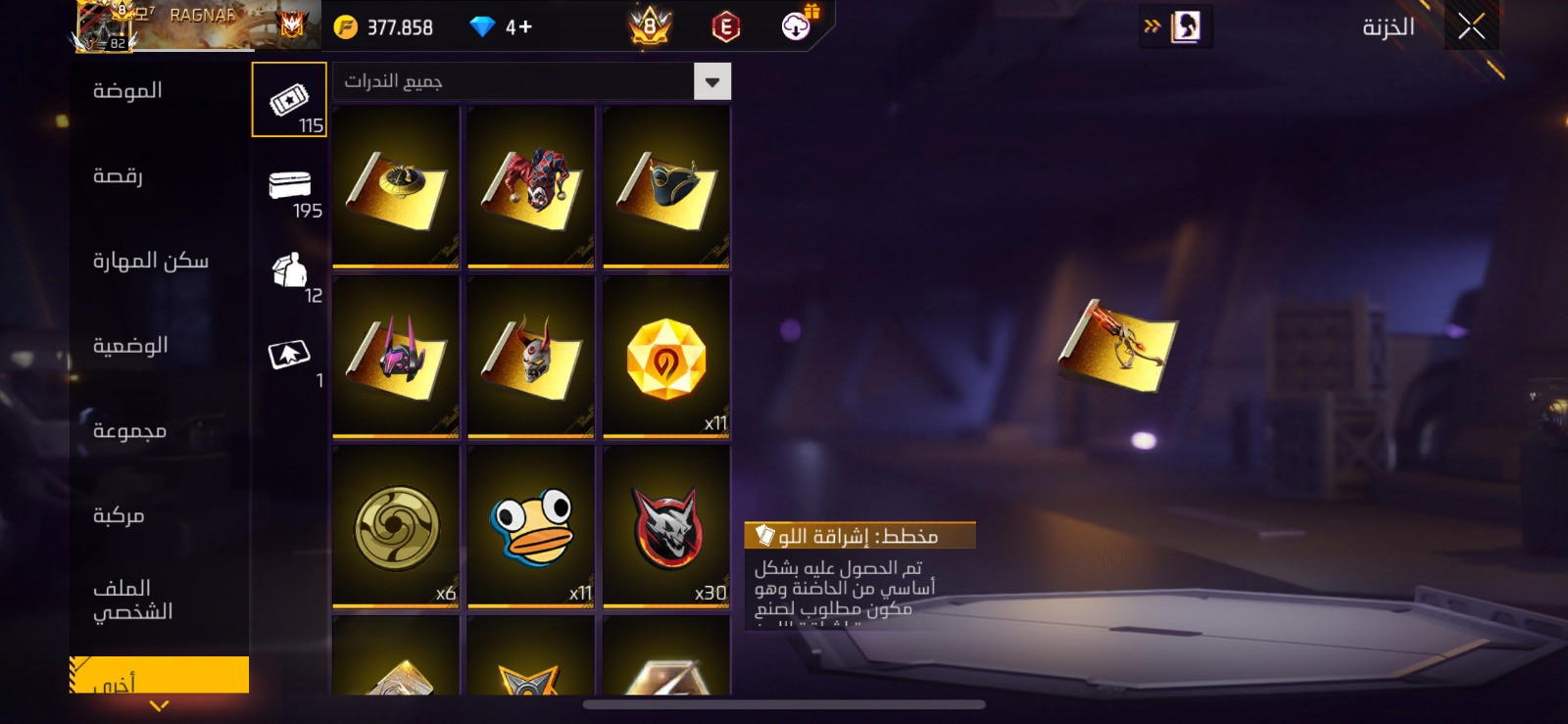Open the الوضعية category

tap(130, 346)
